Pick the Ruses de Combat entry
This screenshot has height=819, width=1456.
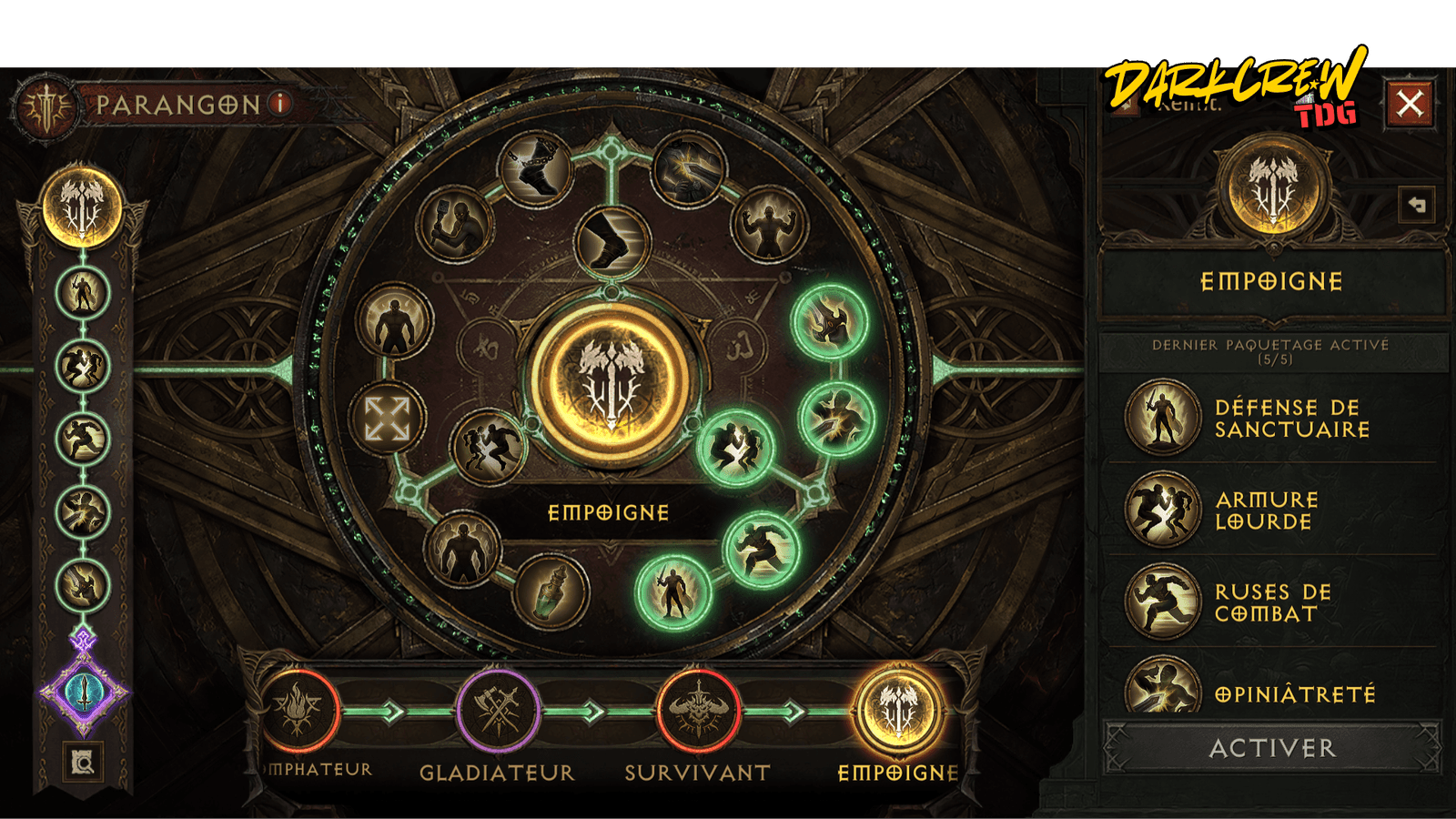tap(1274, 602)
